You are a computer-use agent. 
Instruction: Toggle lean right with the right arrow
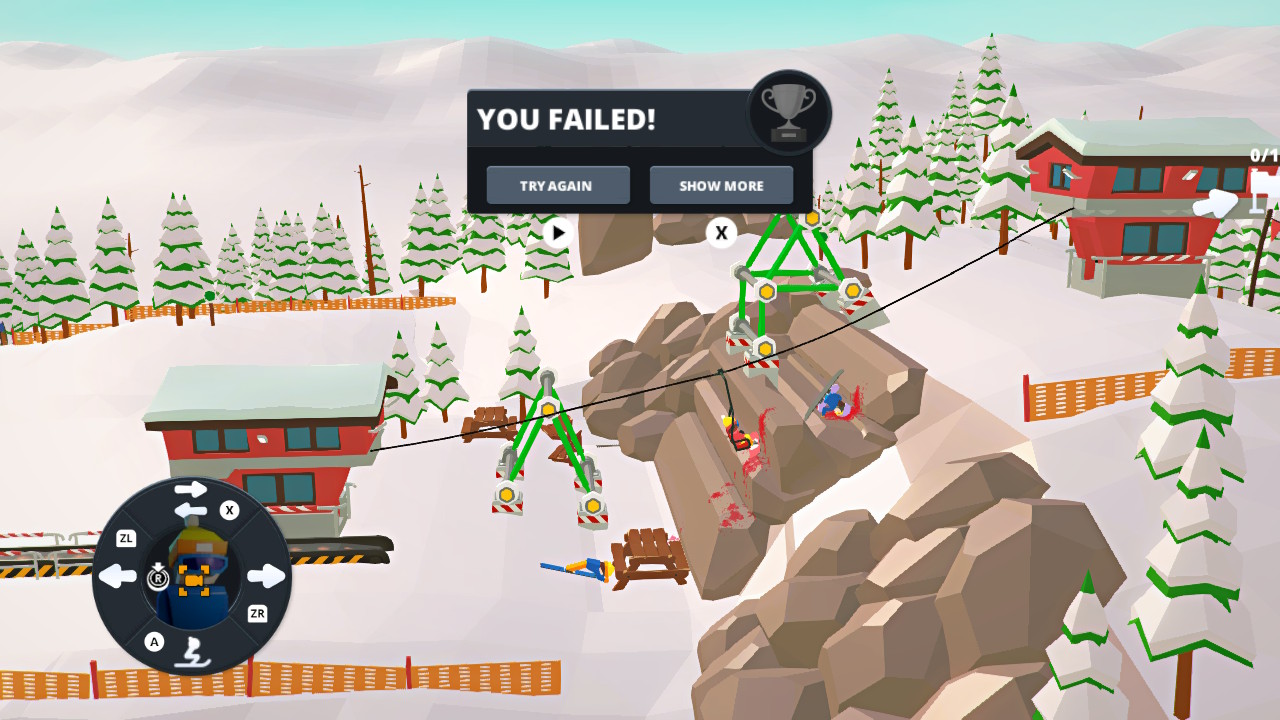point(263,575)
